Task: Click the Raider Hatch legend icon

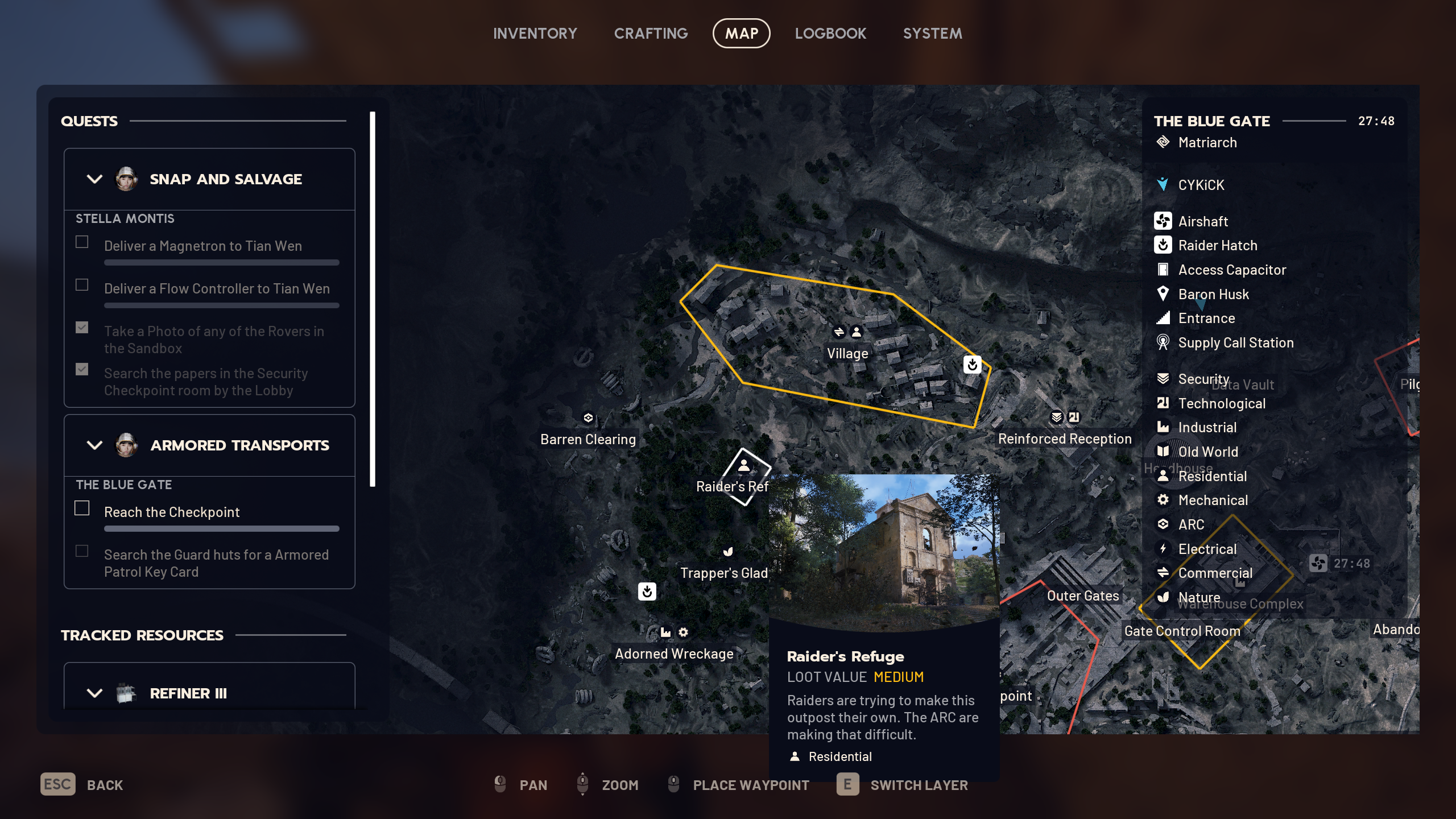Action: (x=1164, y=245)
